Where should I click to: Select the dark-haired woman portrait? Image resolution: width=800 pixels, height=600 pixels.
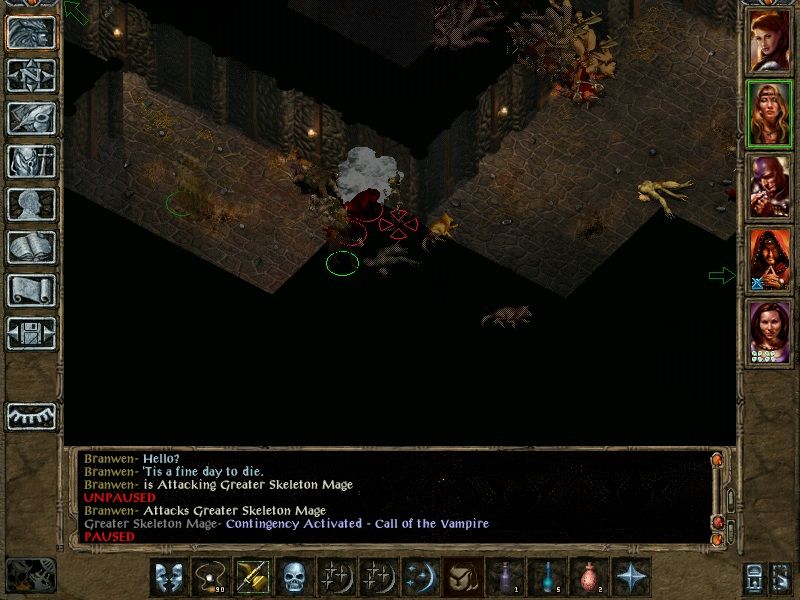click(x=770, y=333)
